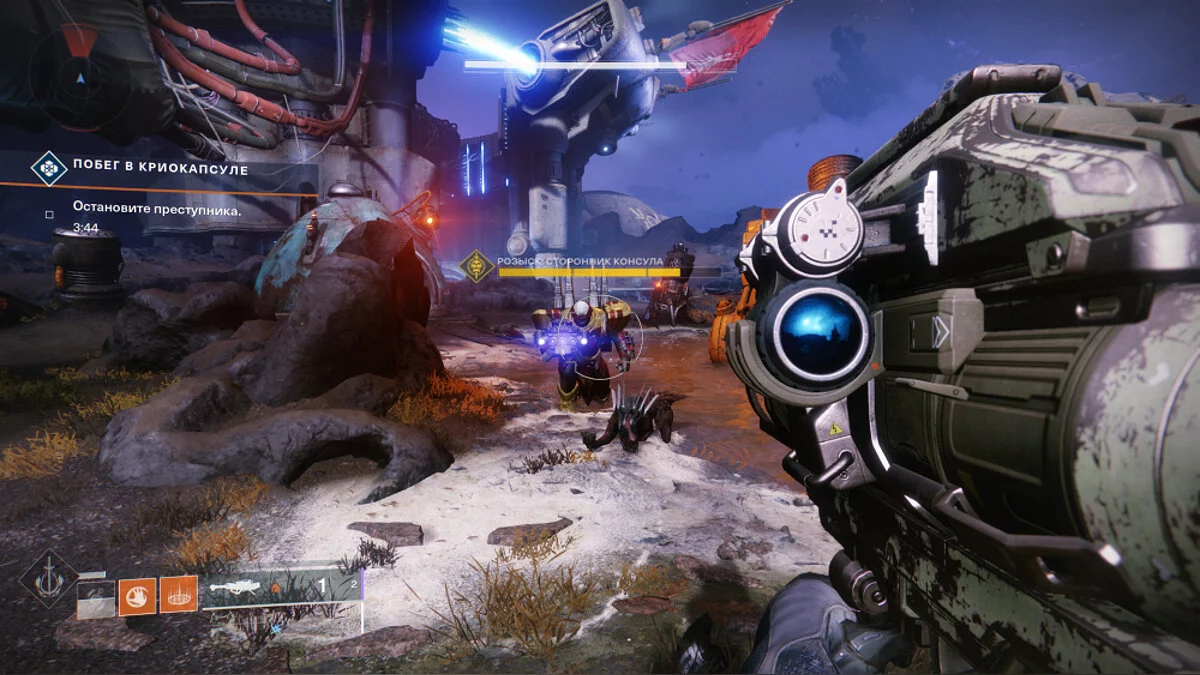Click the bounty target's yellow diamond marker
The height and width of the screenshot is (675, 1200).
coord(477,265)
